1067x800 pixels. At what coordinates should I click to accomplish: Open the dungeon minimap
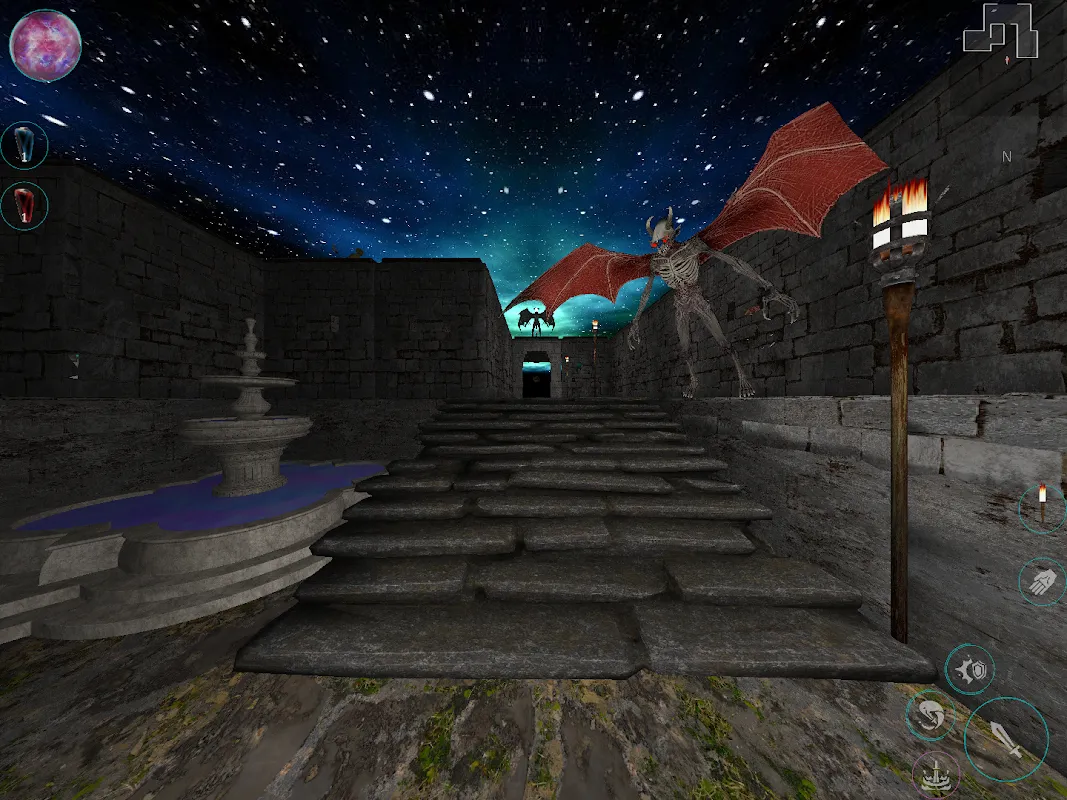click(x=1000, y=30)
